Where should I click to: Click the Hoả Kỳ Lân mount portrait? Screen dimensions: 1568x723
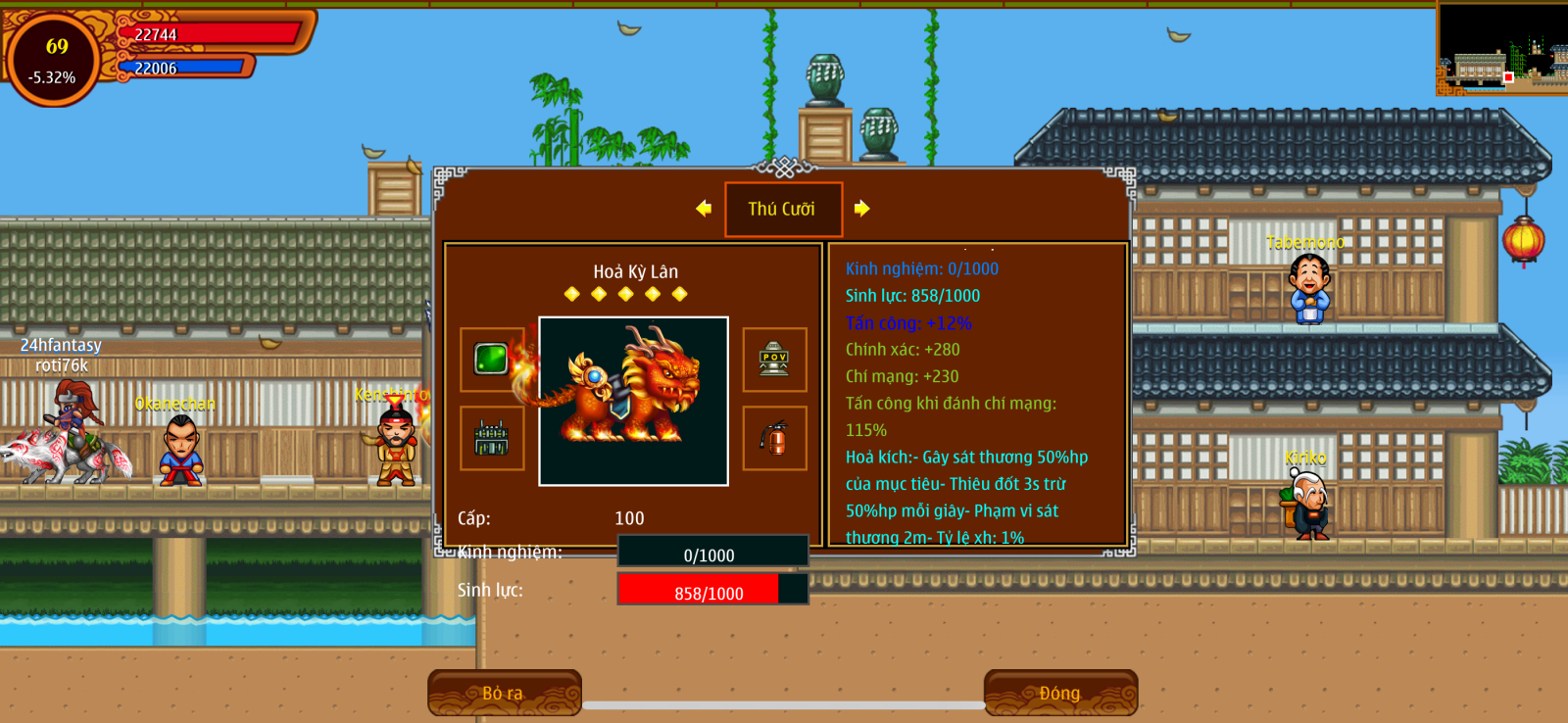click(x=633, y=401)
